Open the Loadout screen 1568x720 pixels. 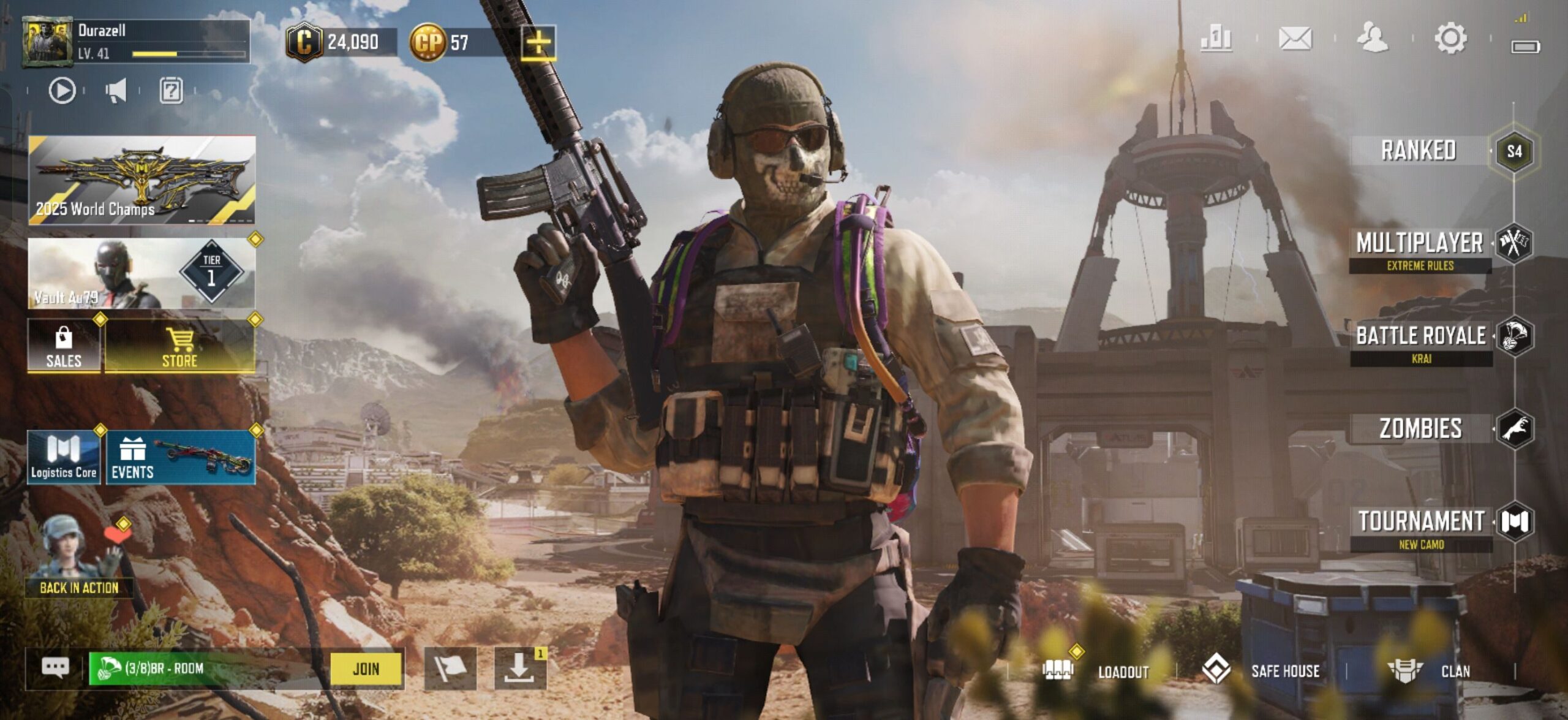[1096, 671]
